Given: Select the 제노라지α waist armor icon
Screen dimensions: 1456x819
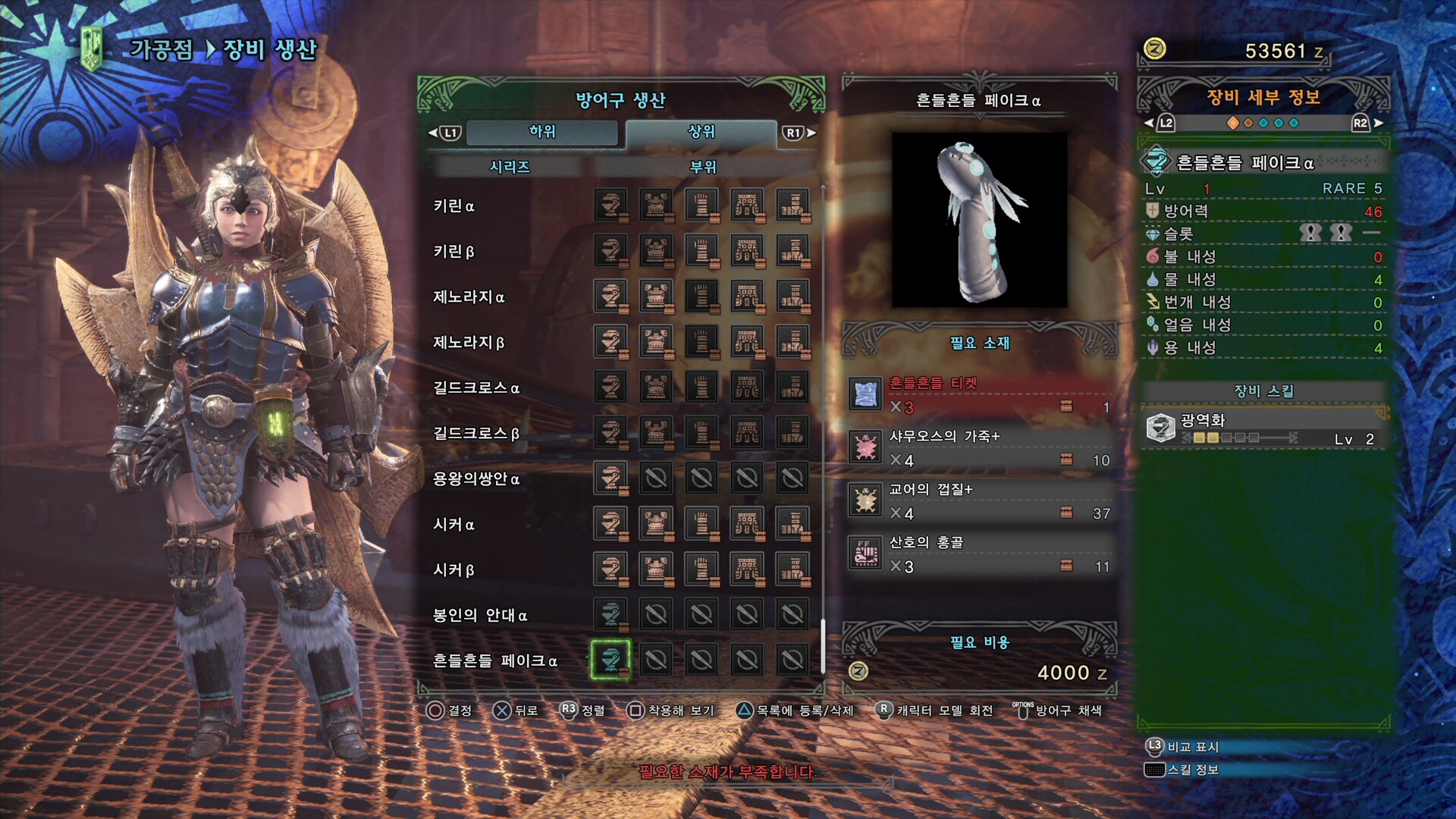Looking at the screenshot, I should coord(747,297).
